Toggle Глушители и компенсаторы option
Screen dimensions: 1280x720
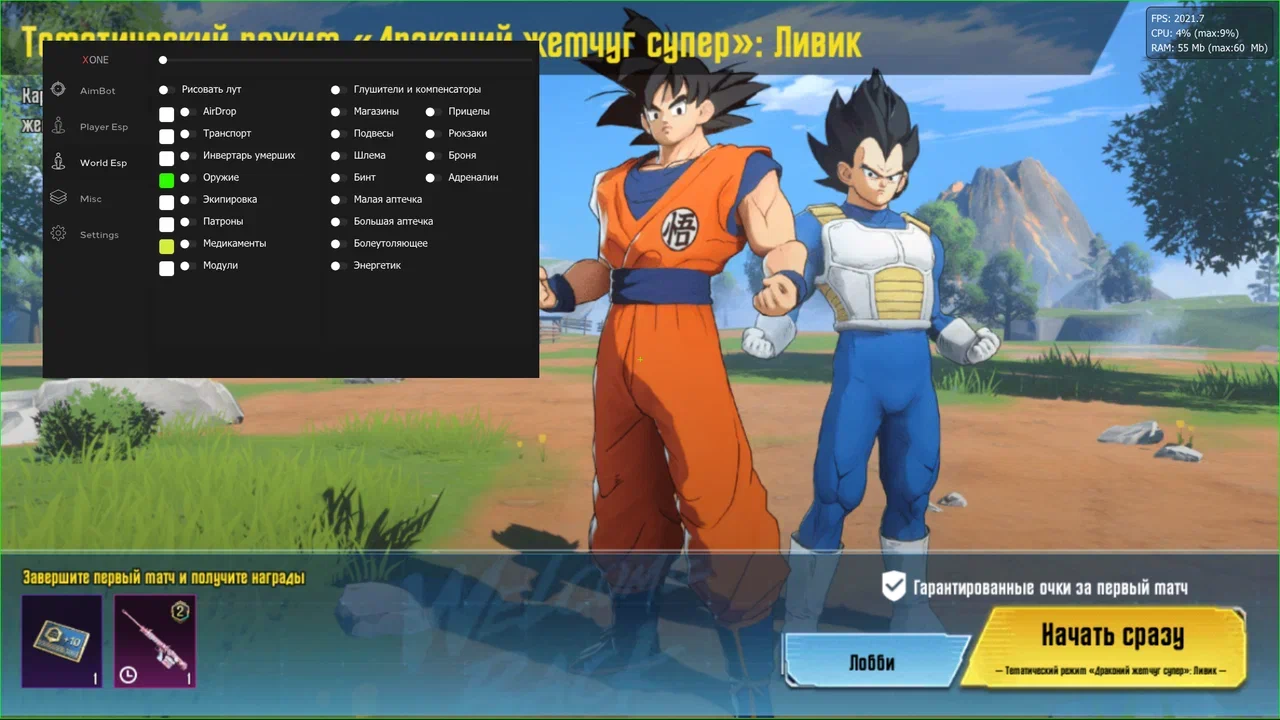pyautogui.click(x=338, y=90)
